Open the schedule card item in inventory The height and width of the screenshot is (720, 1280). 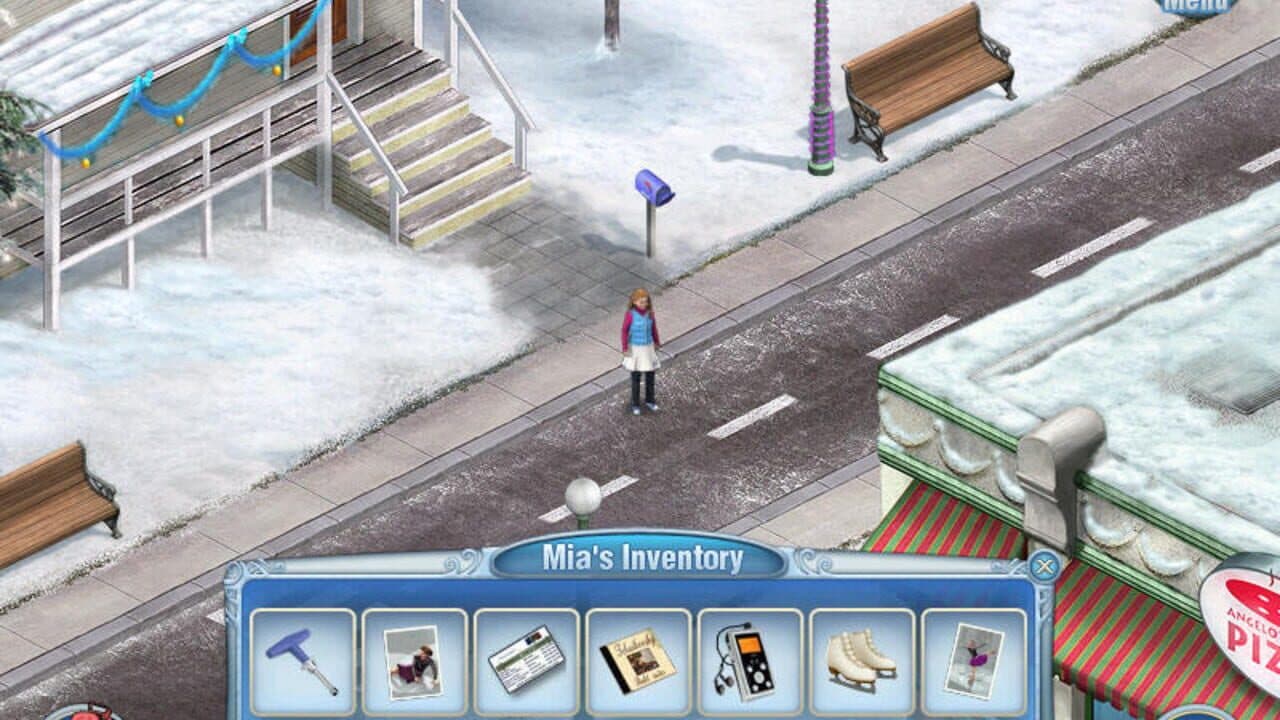pos(527,660)
